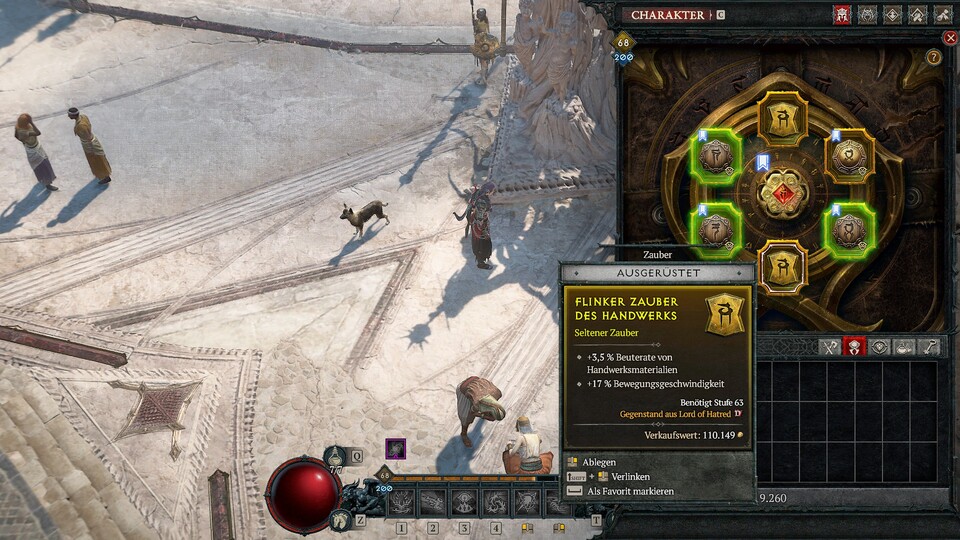Image resolution: width=960 pixels, height=540 pixels.
Task: Activate the skill in slot 1
Action: pyautogui.click(x=402, y=502)
